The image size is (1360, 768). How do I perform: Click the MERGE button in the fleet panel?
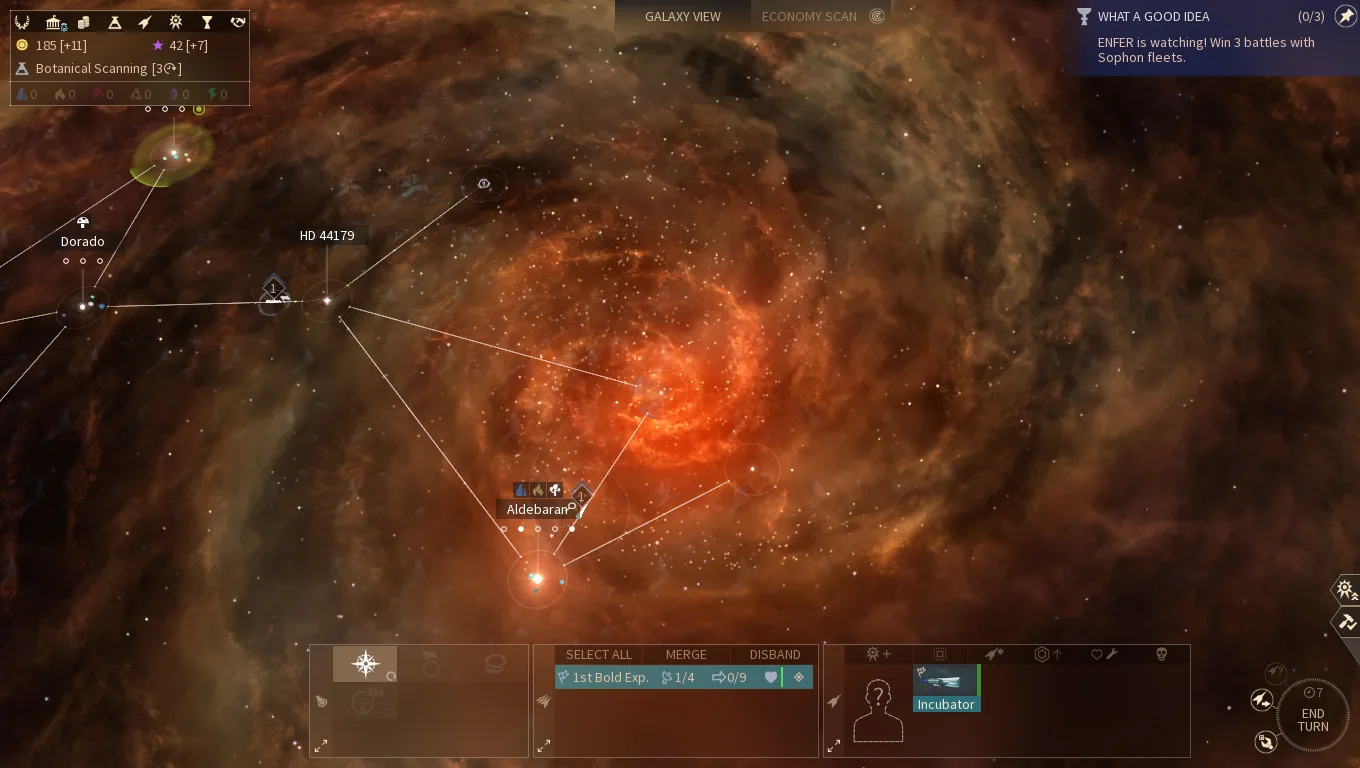click(x=686, y=654)
